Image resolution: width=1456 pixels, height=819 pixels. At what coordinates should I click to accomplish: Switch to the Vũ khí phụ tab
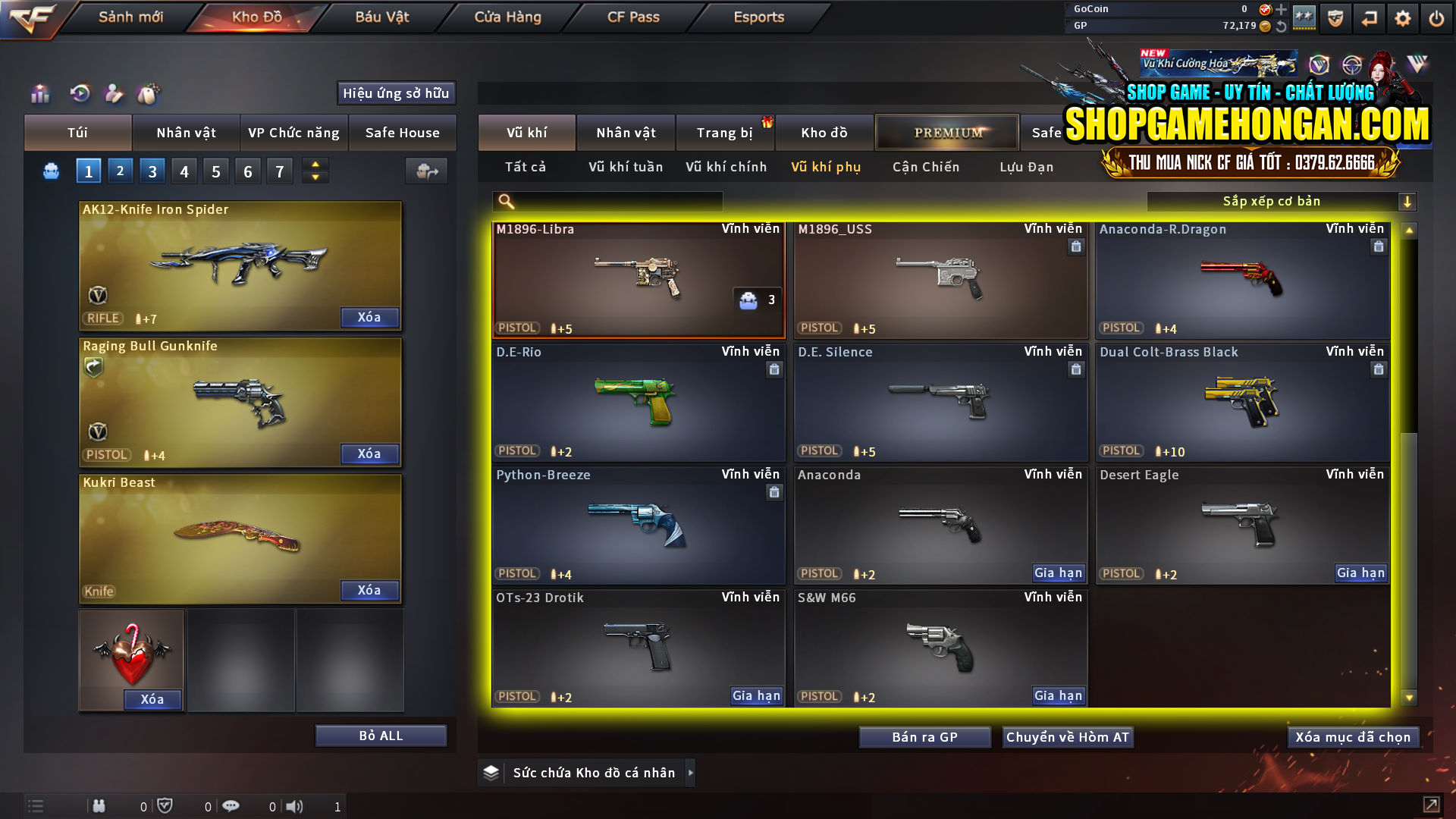tap(825, 167)
